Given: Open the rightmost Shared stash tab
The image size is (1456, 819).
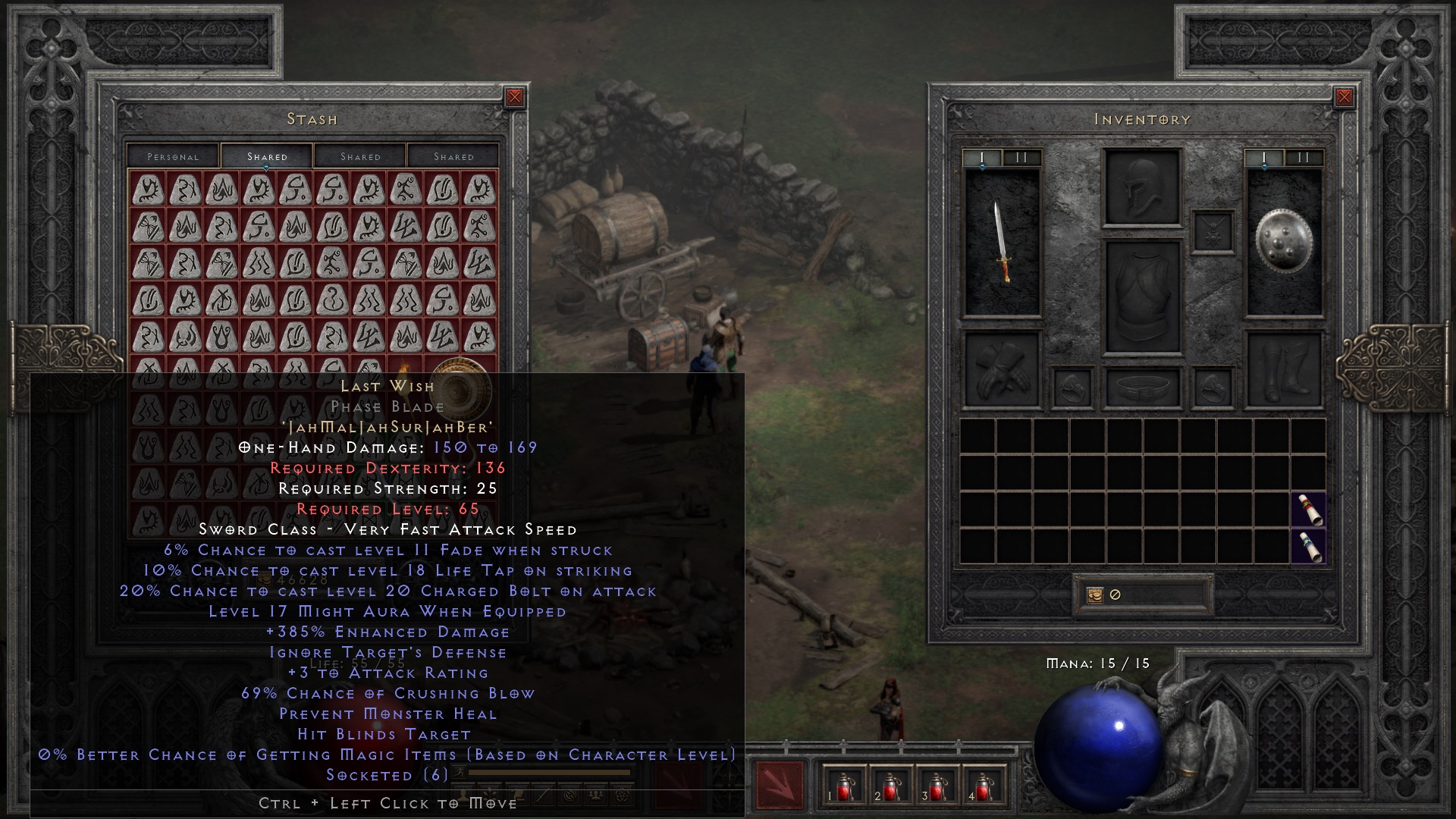Looking at the screenshot, I should coord(455,156).
